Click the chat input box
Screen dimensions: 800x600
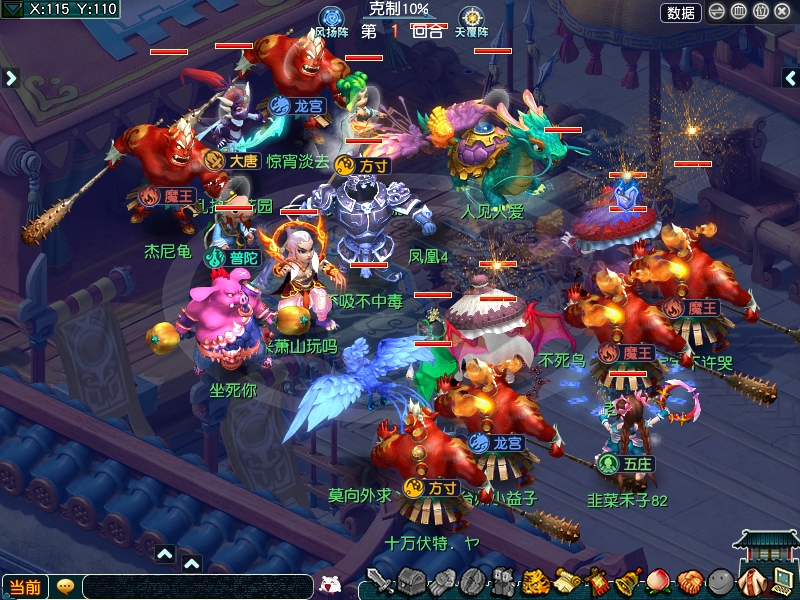[x=197, y=587]
